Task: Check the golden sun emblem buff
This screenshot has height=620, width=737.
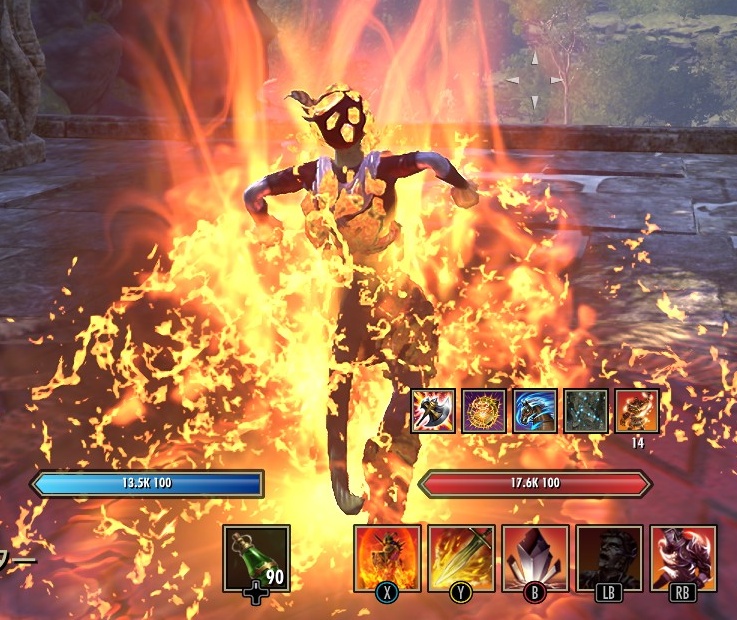Action: tap(484, 411)
